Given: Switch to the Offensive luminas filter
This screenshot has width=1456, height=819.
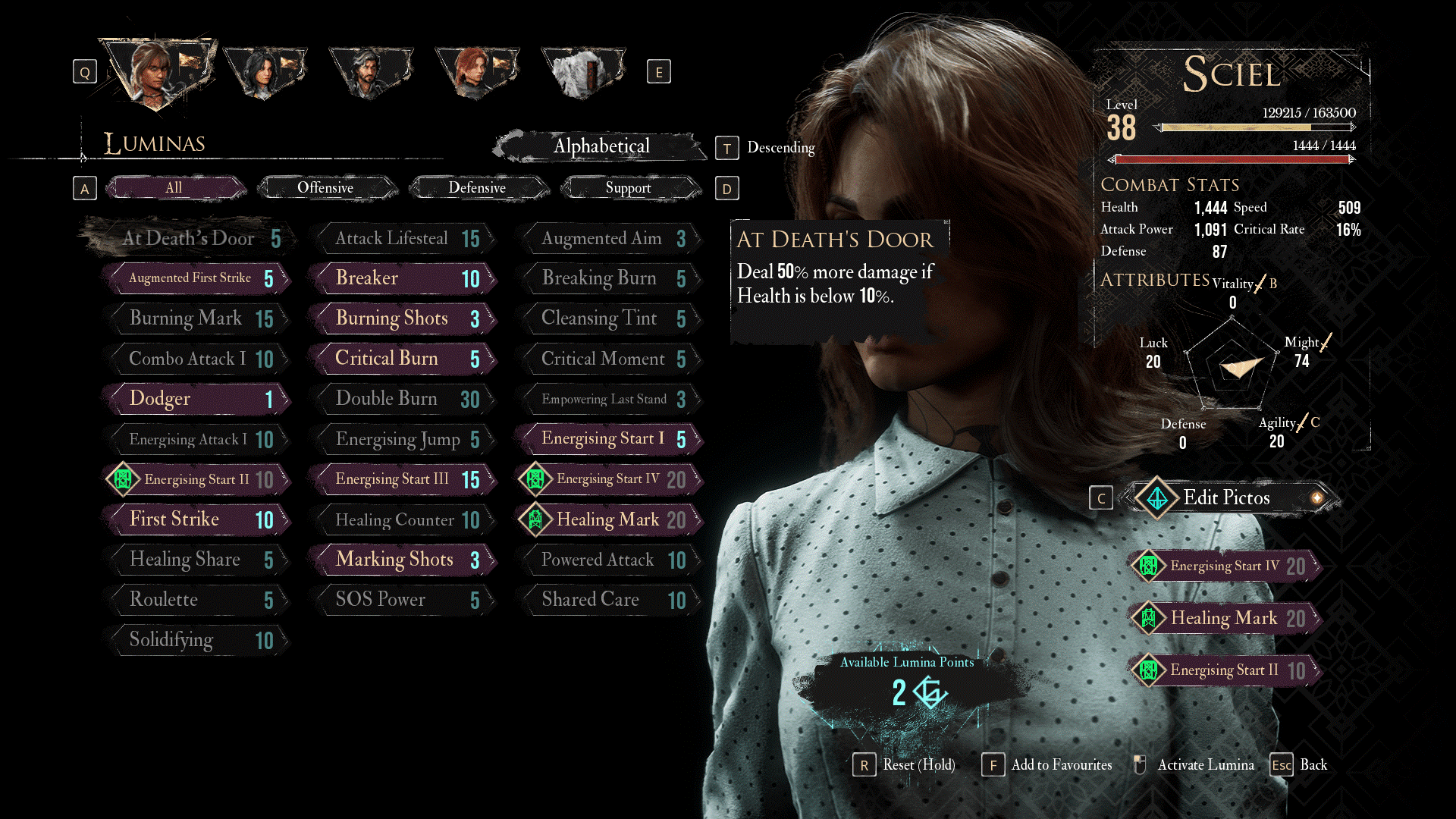Looking at the screenshot, I should pyautogui.click(x=325, y=188).
